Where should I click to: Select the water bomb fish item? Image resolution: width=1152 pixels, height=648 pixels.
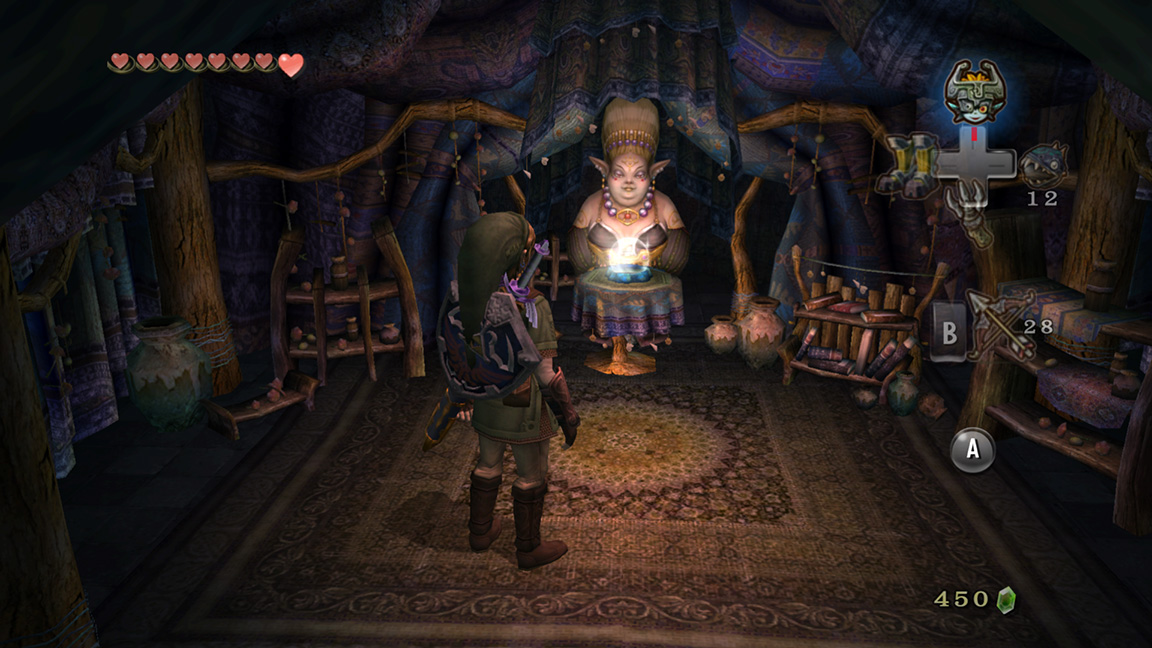[x=1044, y=162]
